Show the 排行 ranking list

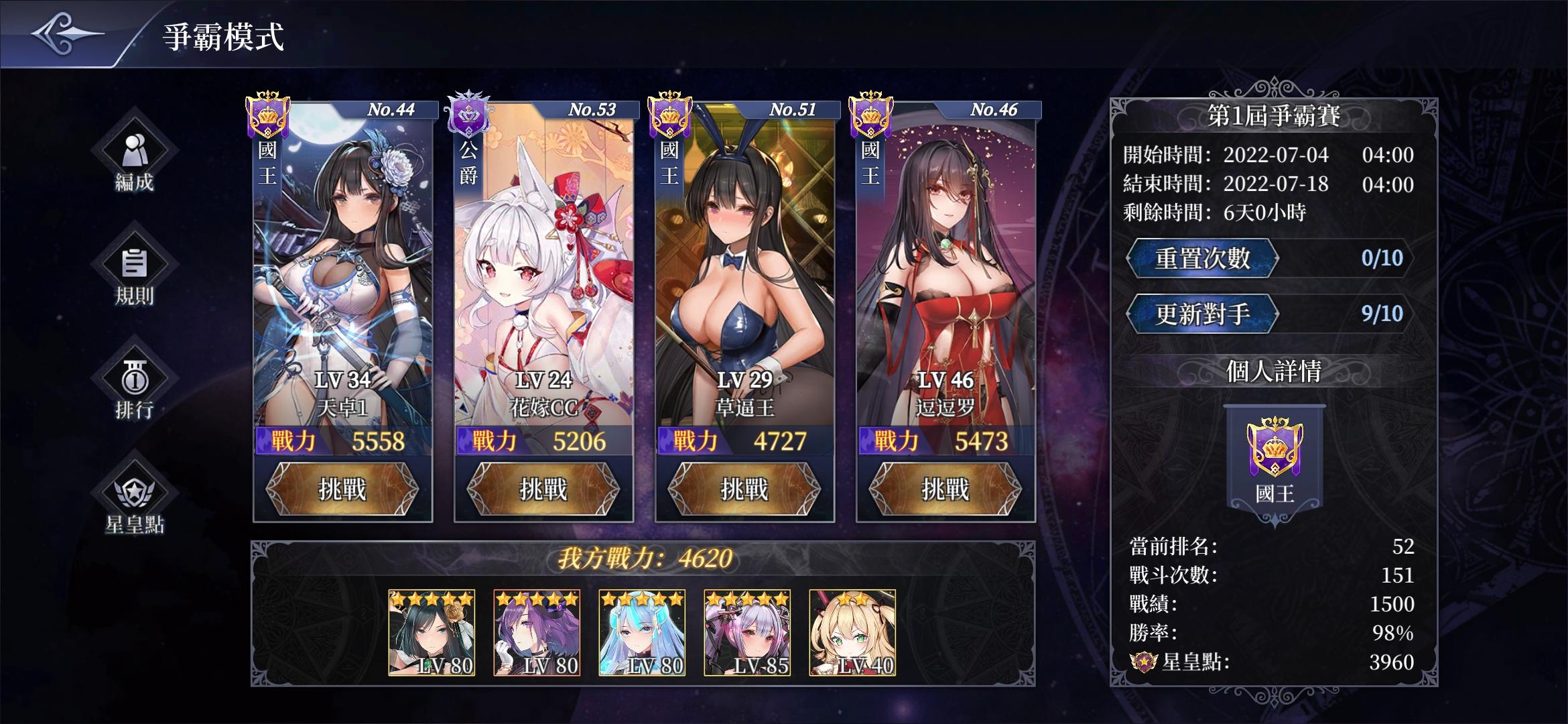click(134, 385)
